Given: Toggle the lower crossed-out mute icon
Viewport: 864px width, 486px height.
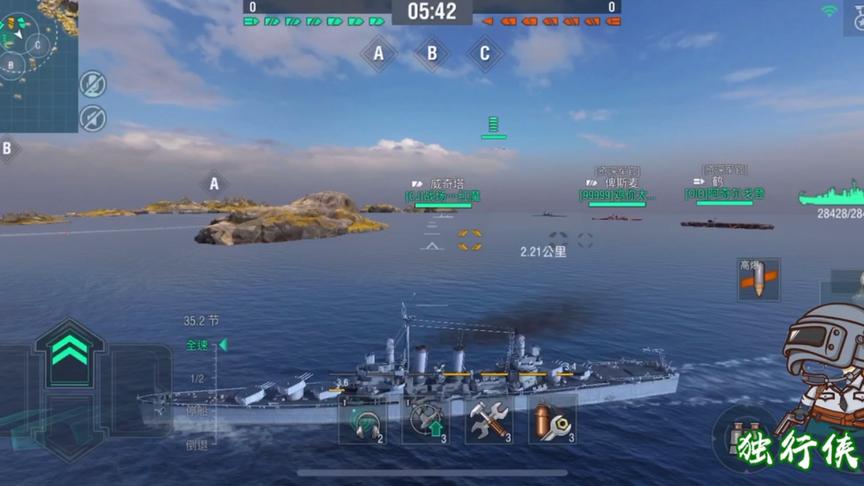Looking at the screenshot, I should (93, 117).
